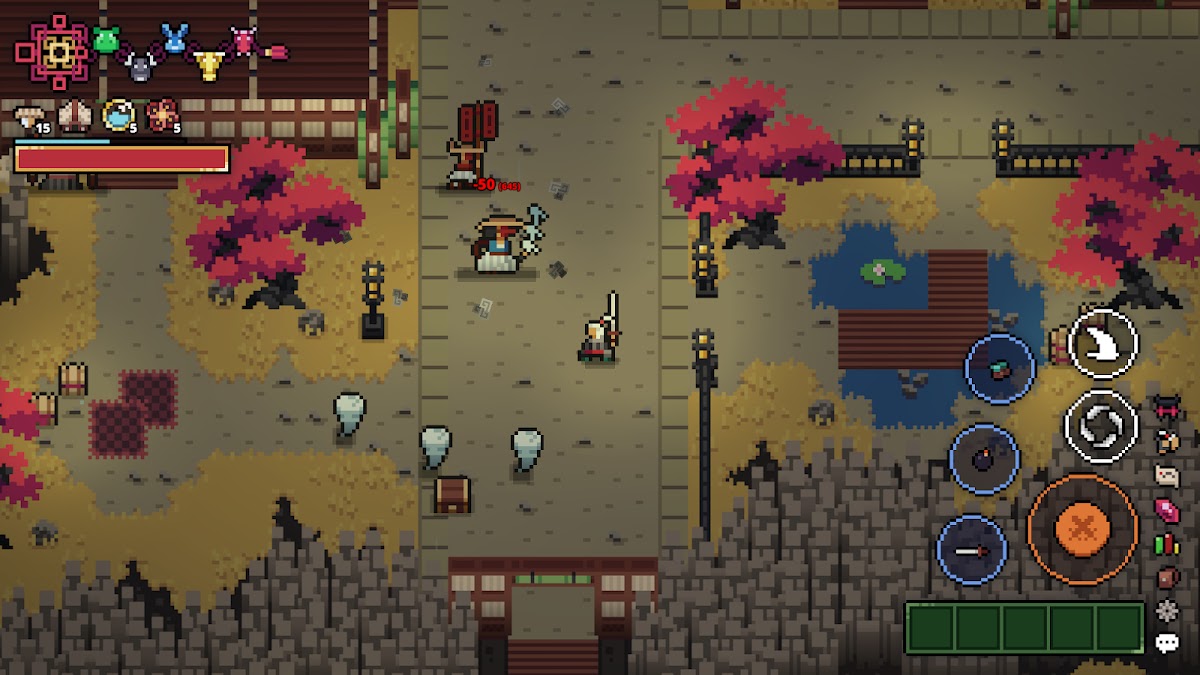Select the red flower item icon
This screenshot has height=675, width=1200.
[162, 116]
